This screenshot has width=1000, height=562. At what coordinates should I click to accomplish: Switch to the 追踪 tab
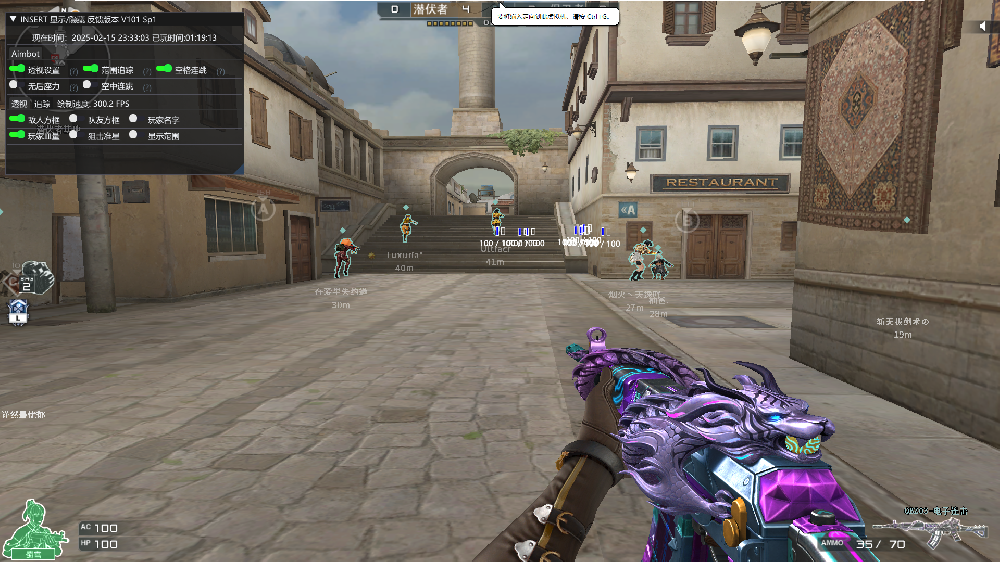tap(42, 103)
